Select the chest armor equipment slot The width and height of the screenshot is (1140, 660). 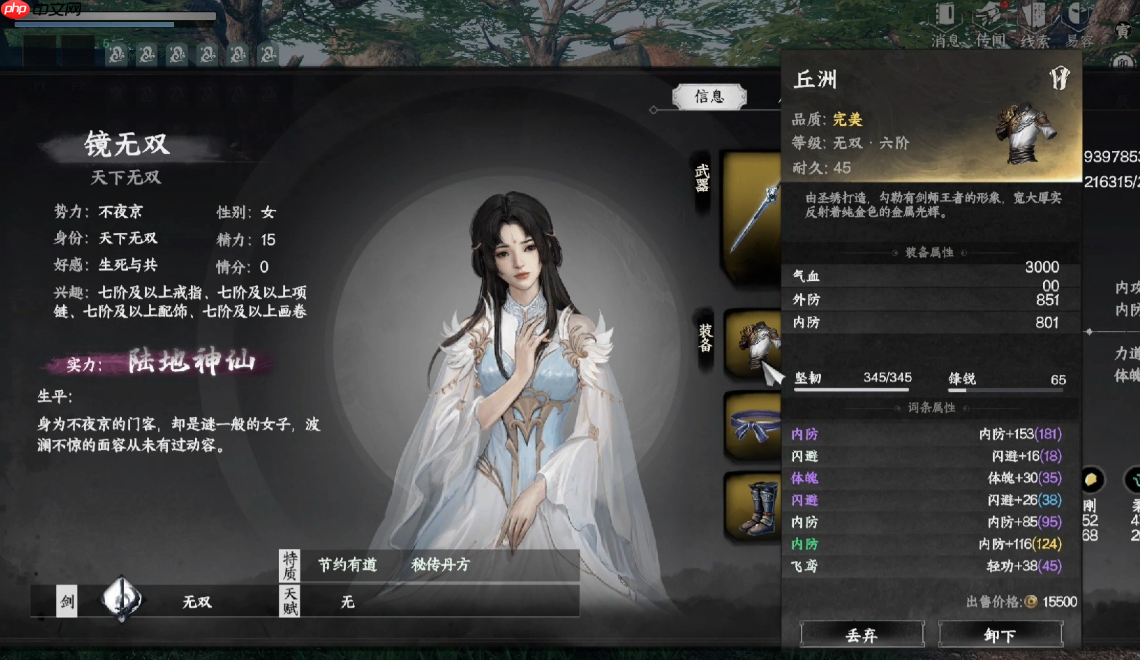(752, 343)
